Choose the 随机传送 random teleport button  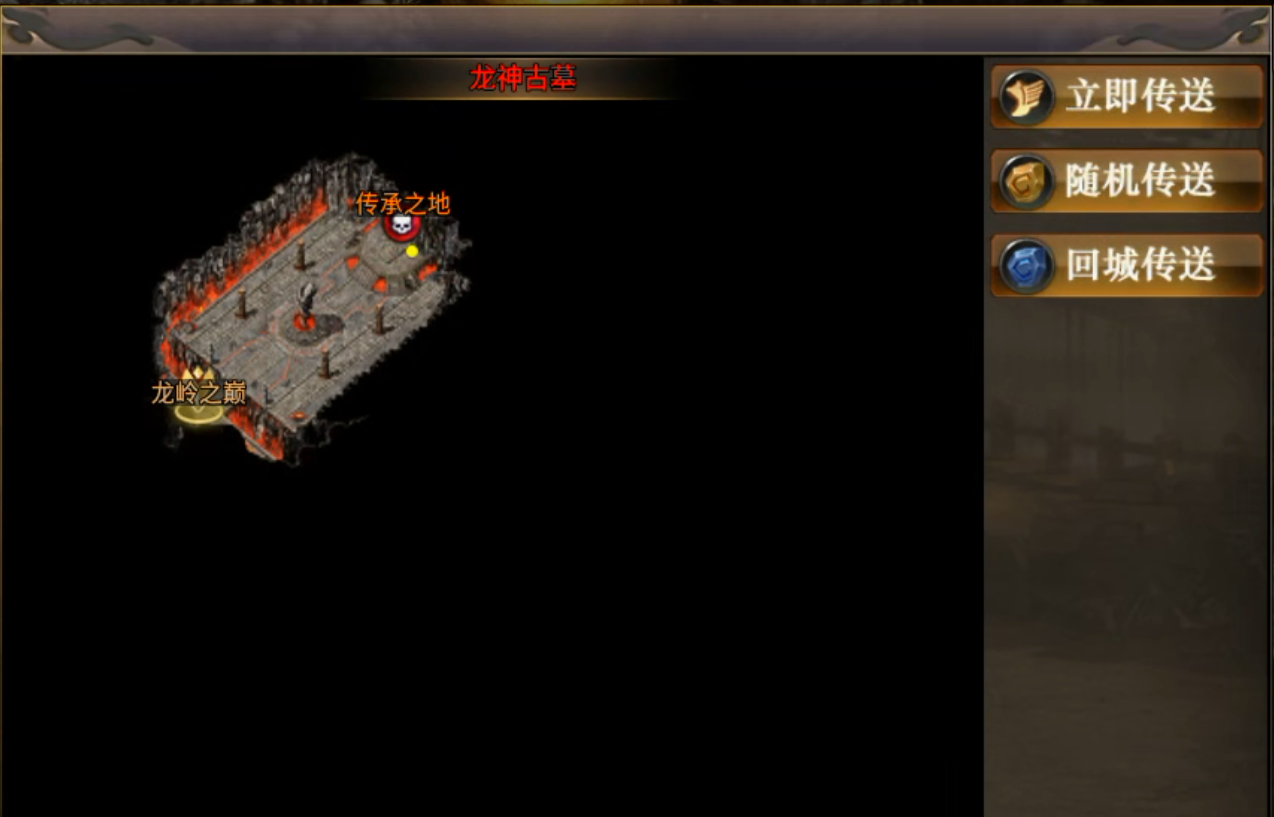coord(1127,181)
